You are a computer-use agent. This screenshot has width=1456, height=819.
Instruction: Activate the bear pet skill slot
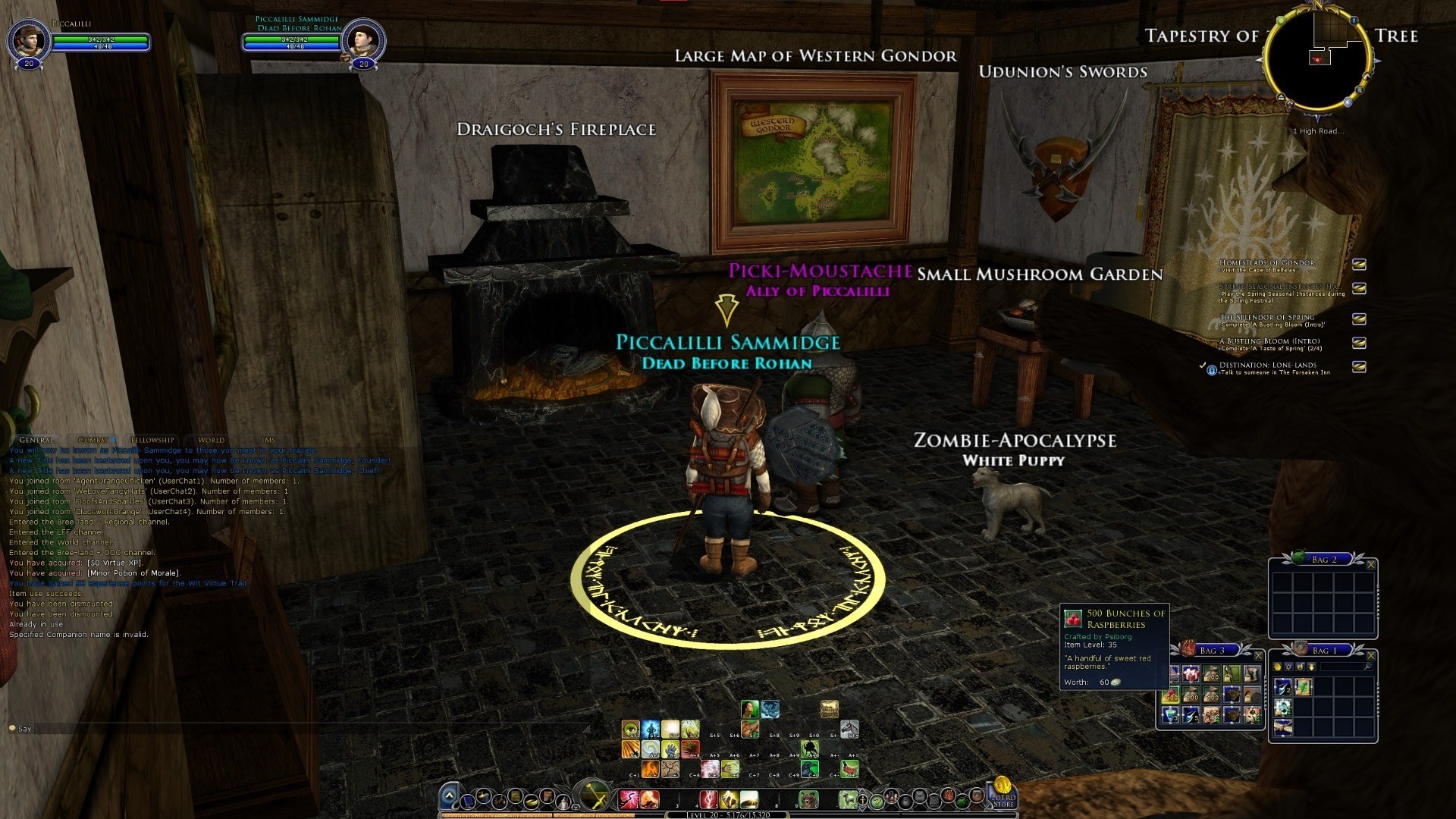[x=808, y=799]
